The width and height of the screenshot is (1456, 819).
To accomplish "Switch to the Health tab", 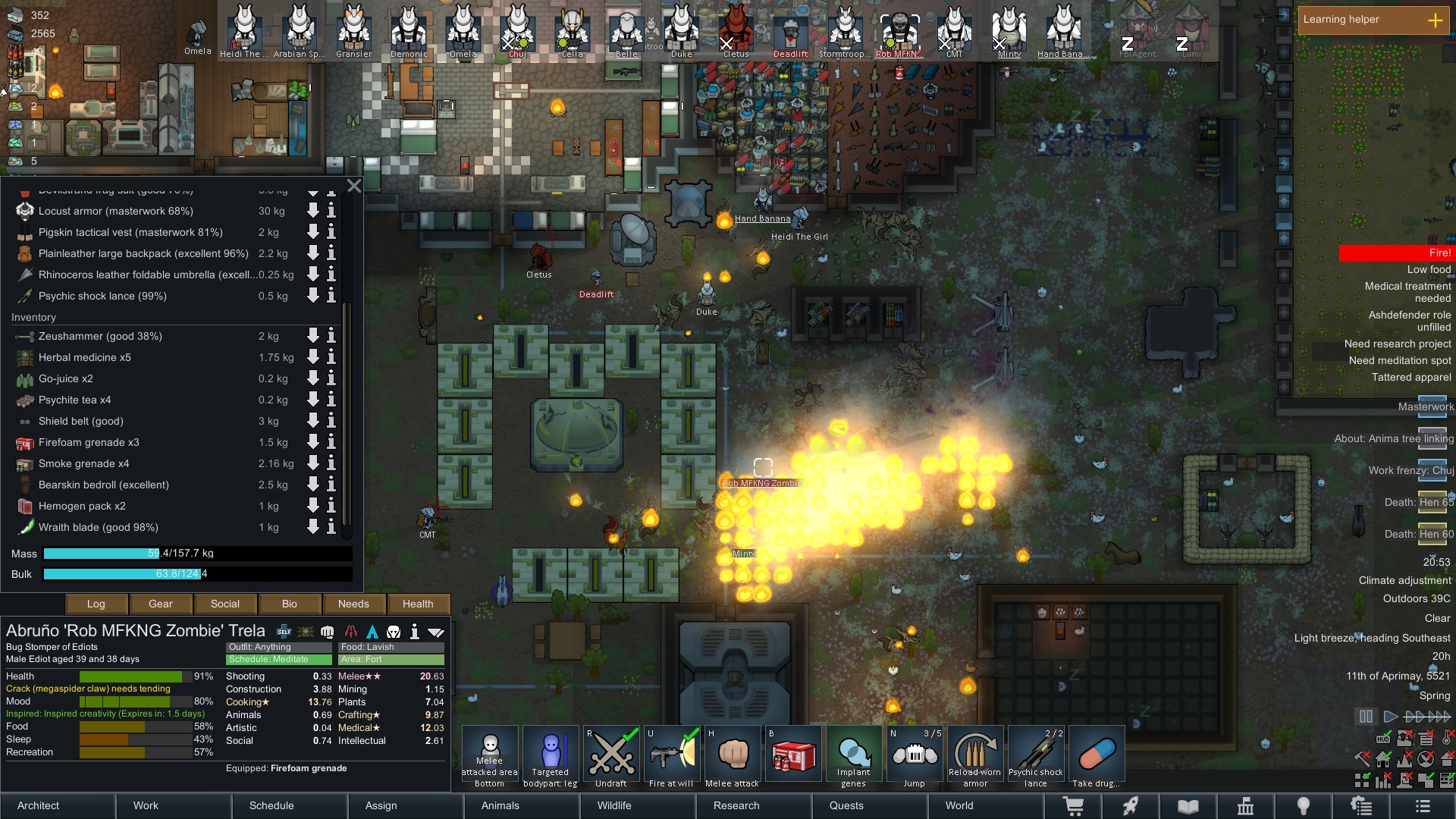I will pyautogui.click(x=418, y=604).
